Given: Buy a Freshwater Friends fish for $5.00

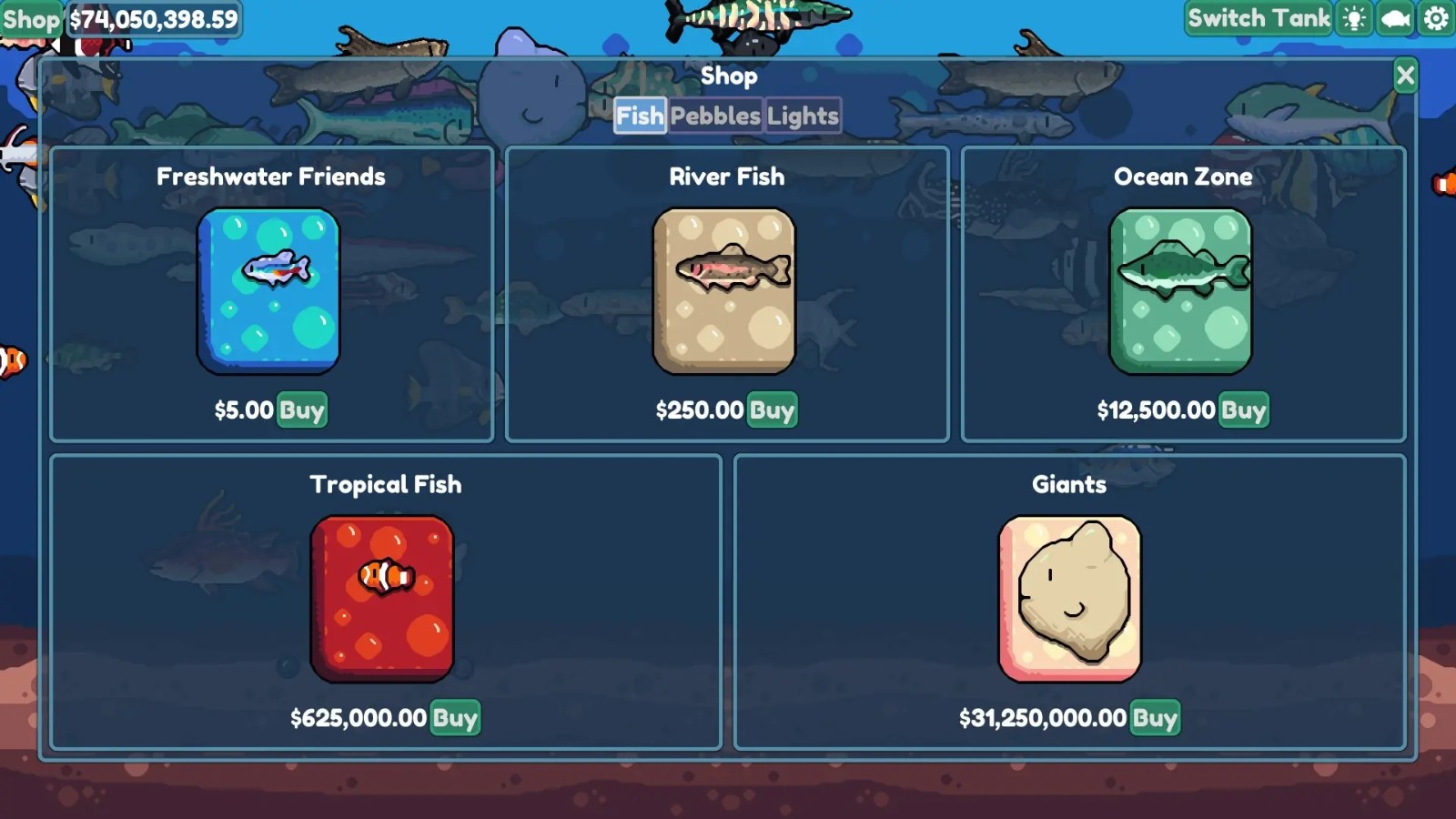Looking at the screenshot, I should coord(304,410).
